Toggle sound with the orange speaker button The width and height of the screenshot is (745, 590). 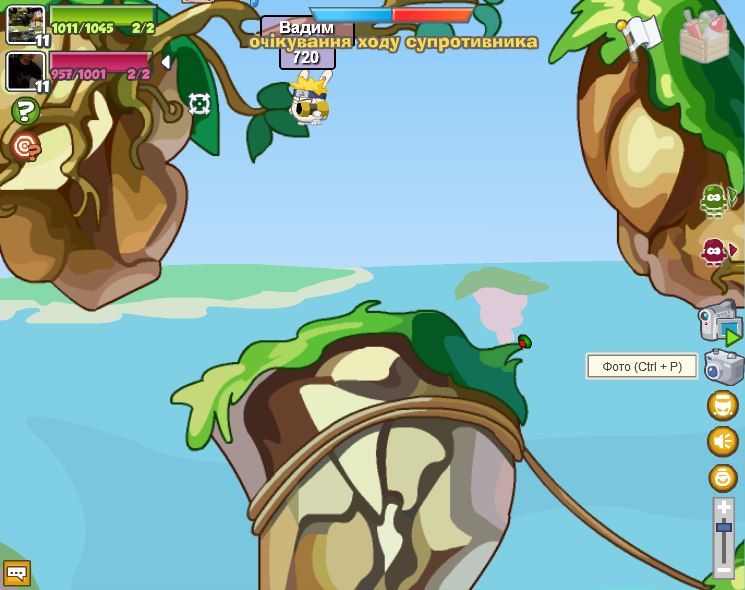click(x=722, y=441)
